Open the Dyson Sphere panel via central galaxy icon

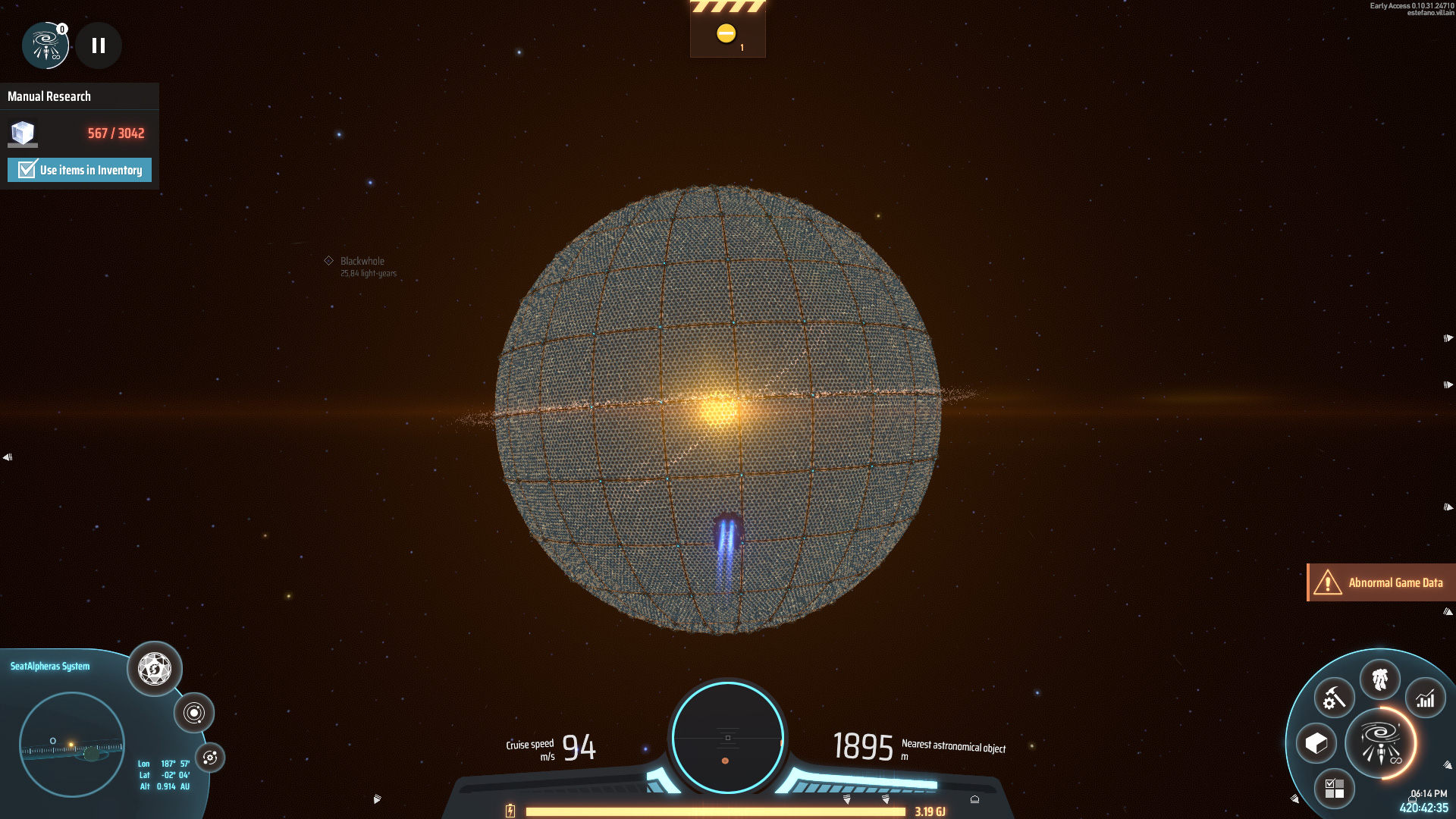point(1382,741)
